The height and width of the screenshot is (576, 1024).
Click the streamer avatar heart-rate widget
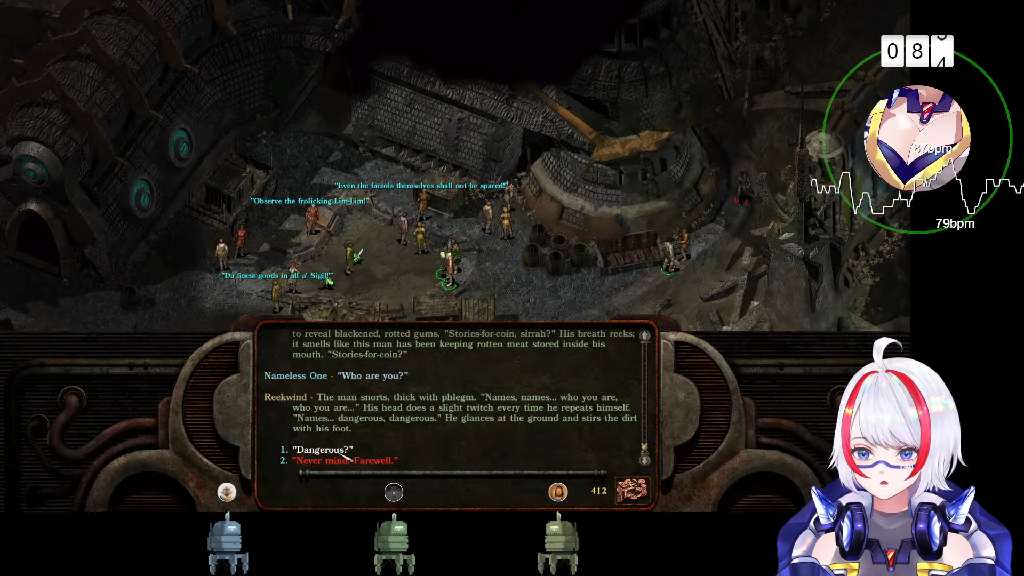tap(915, 138)
